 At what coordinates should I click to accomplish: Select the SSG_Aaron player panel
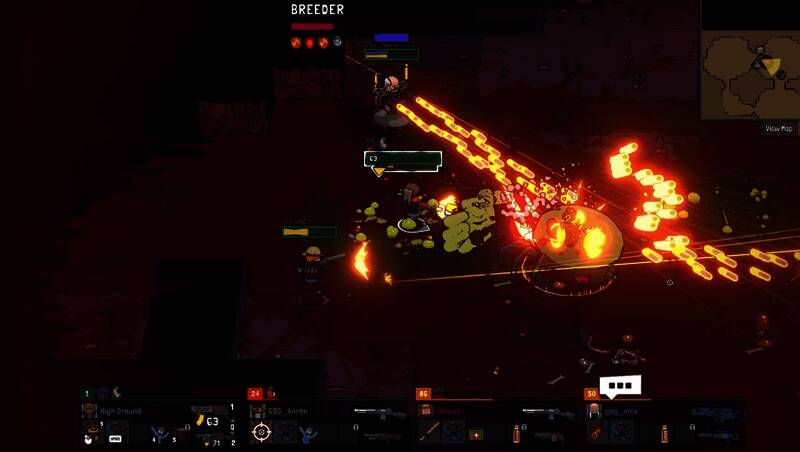pos(328,421)
